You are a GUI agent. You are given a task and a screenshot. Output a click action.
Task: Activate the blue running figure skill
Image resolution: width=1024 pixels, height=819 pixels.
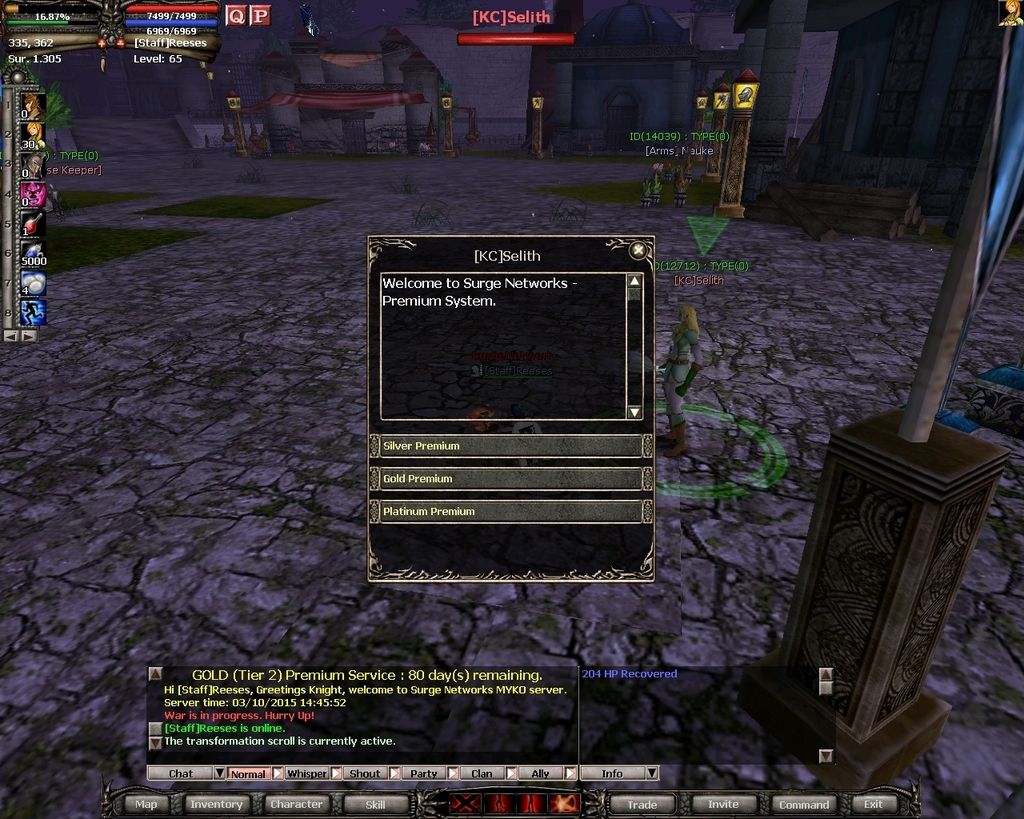pyautogui.click(x=33, y=313)
